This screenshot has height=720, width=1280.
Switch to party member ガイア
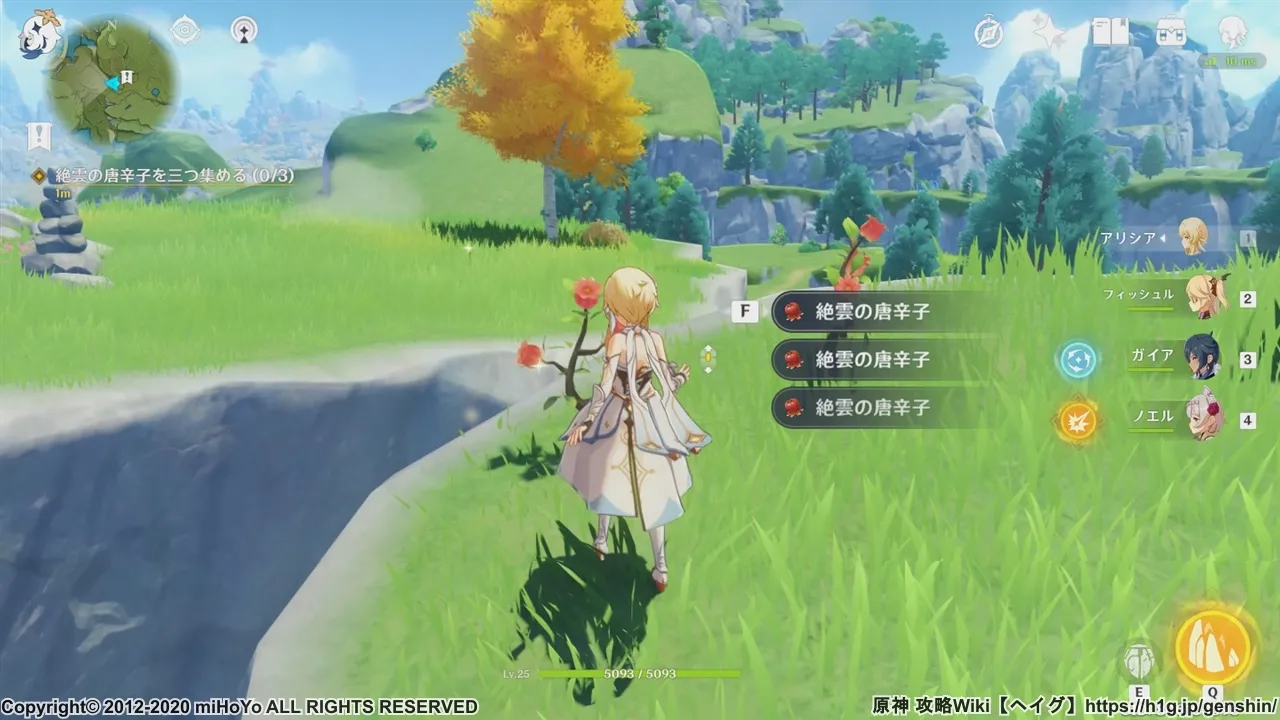(1204, 358)
